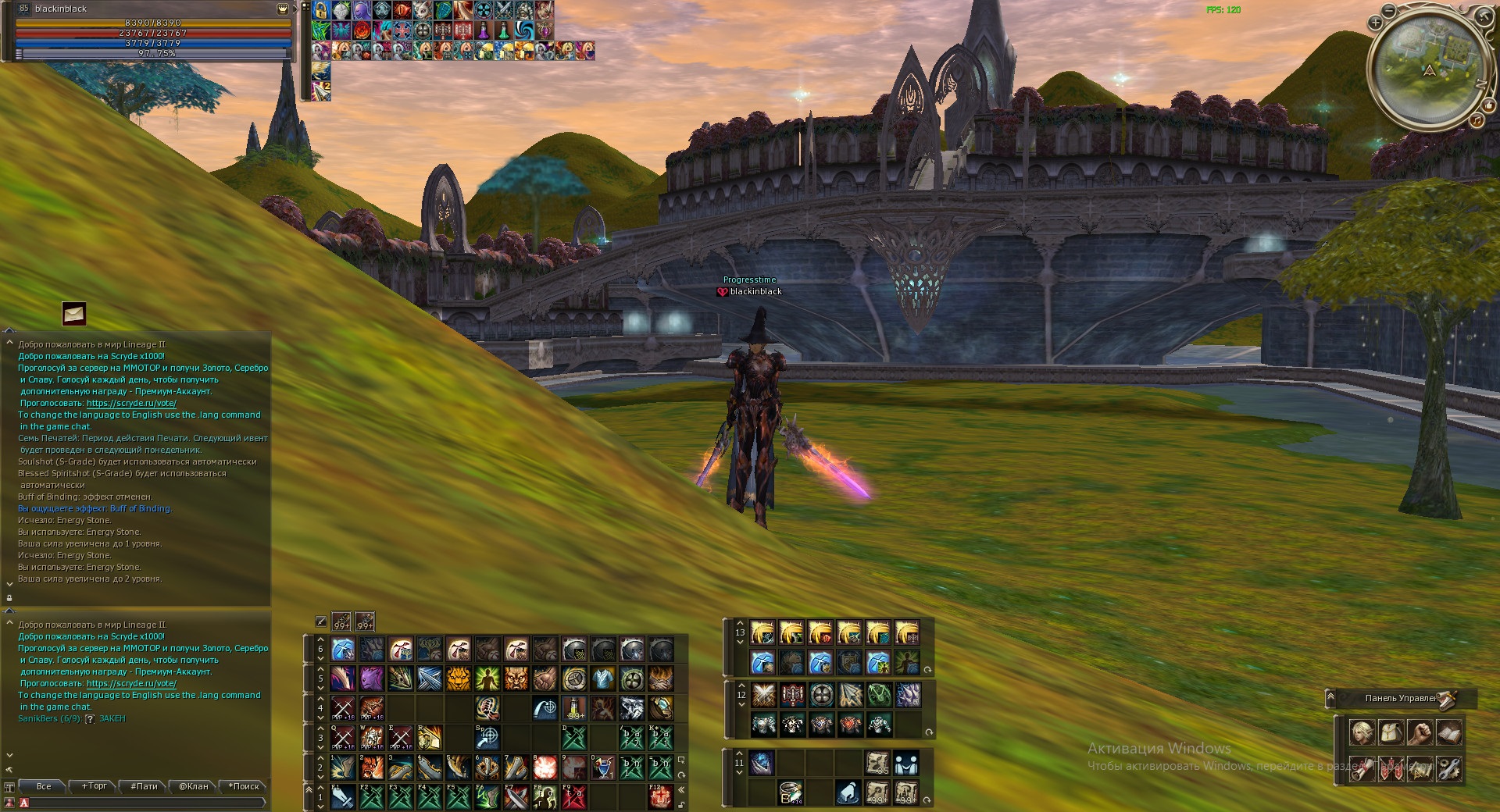Select the @Клан chat tab

pyautogui.click(x=194, y=786)
